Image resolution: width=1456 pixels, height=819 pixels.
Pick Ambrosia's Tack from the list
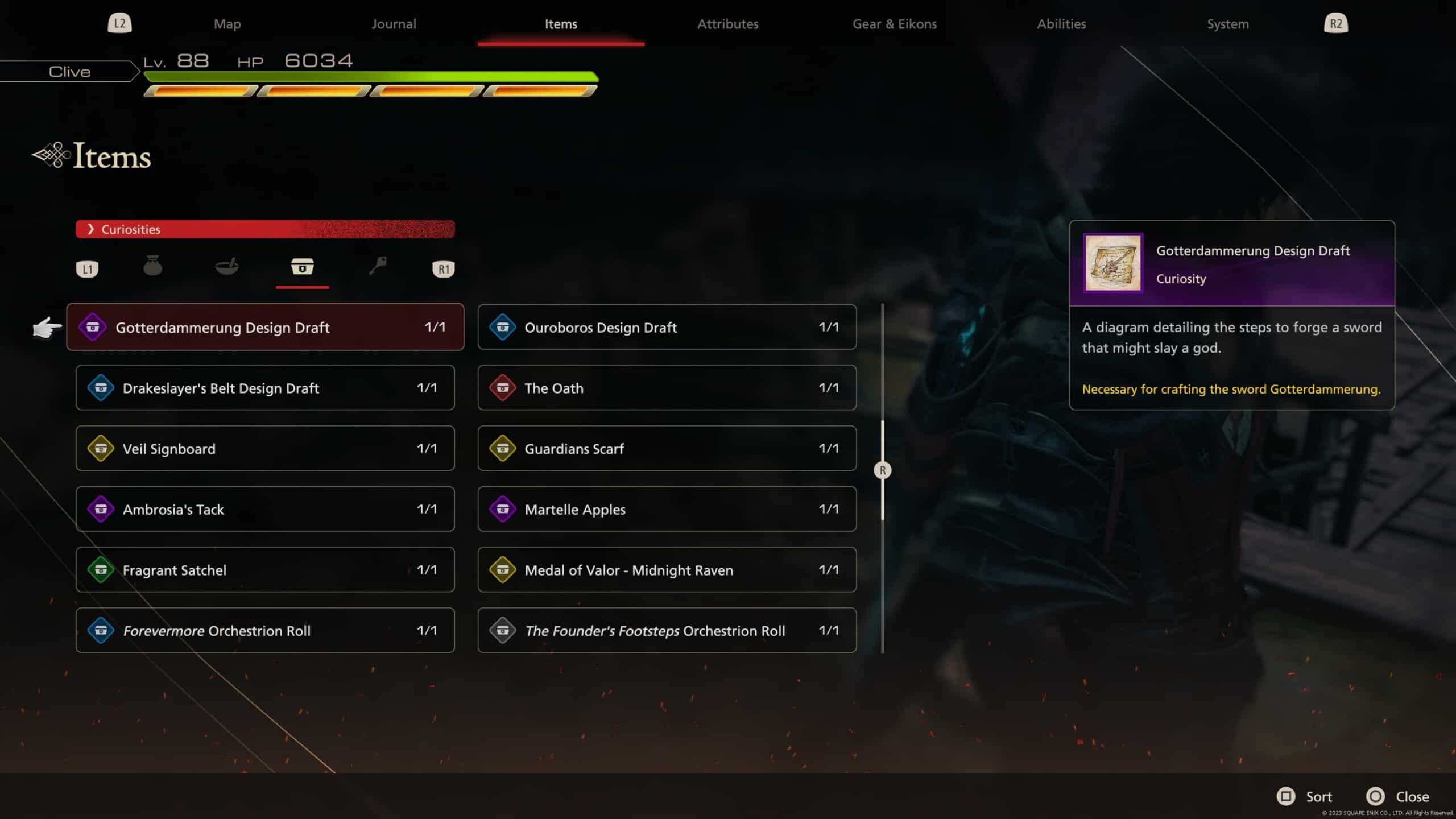[265, 509]
